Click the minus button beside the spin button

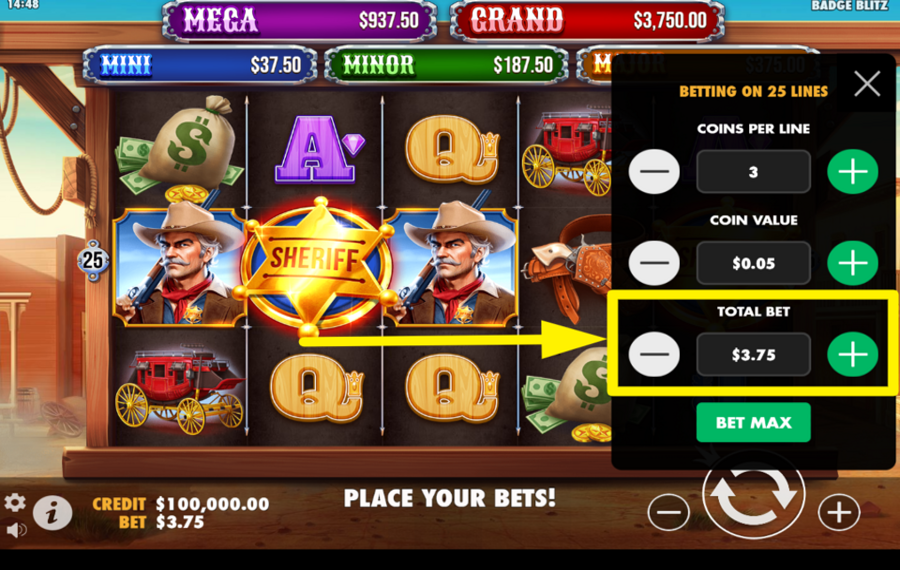pos(668,513)
